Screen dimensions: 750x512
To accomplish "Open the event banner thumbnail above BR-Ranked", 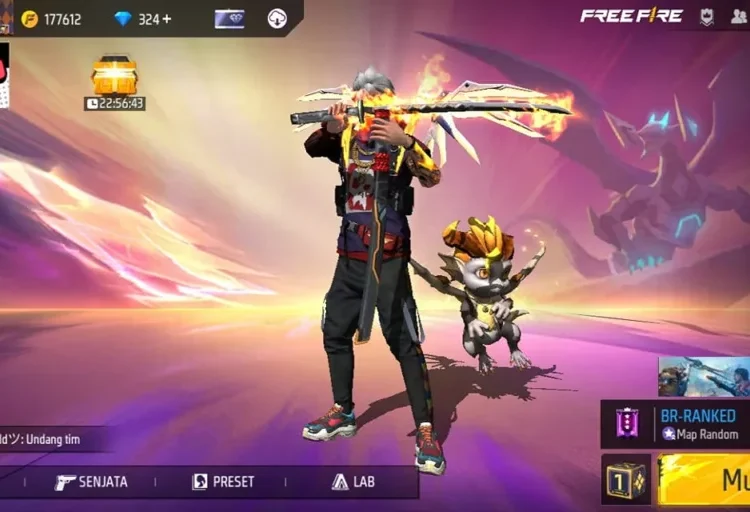I will (x=703, y=376).
